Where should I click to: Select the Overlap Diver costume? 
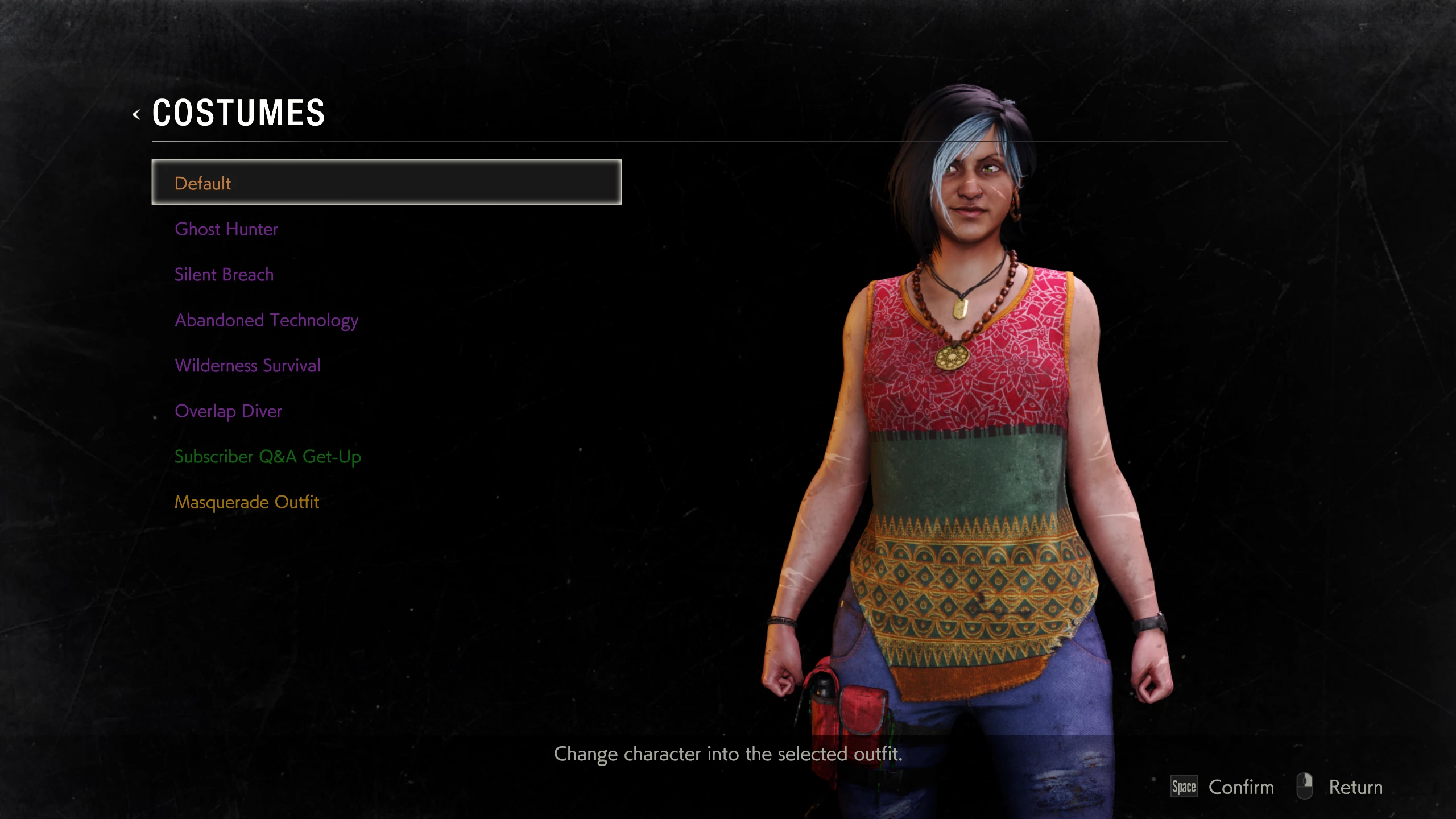pyautogui.click(x=228, y=411)
